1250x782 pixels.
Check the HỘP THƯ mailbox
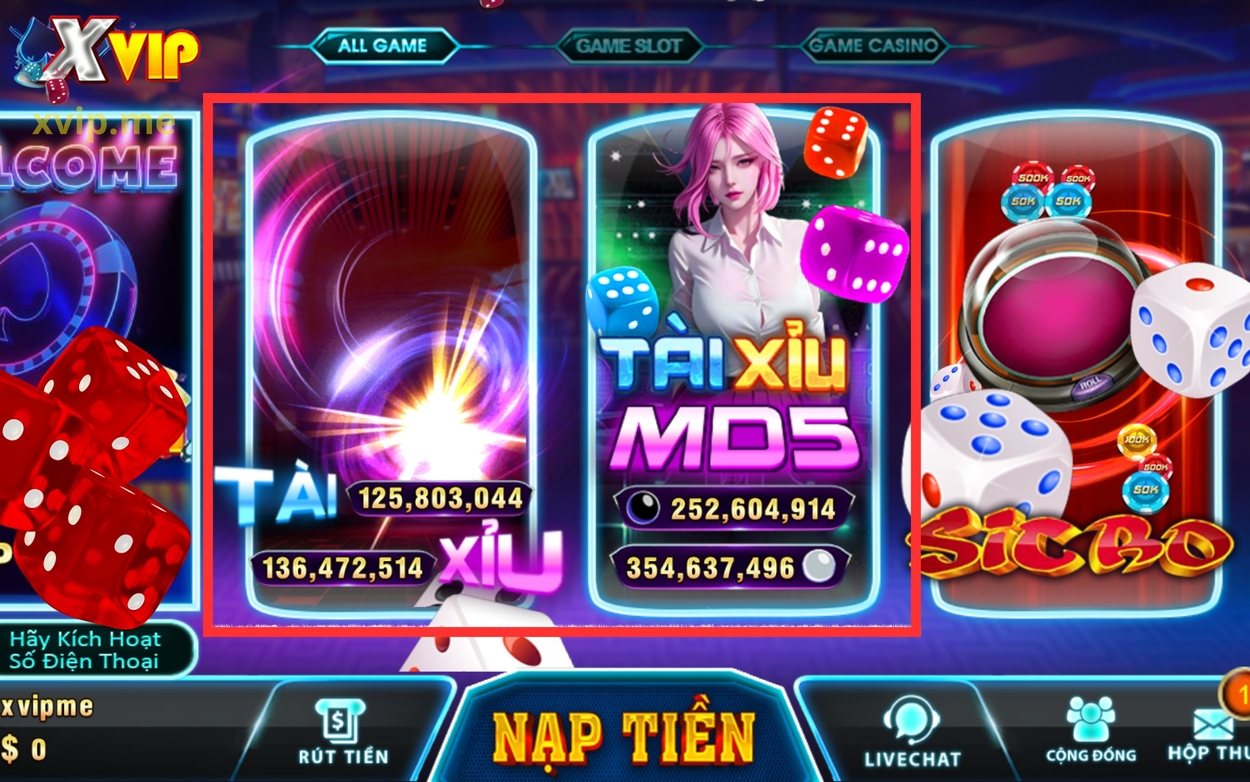pyautogui.click(x=1210, y=734)
